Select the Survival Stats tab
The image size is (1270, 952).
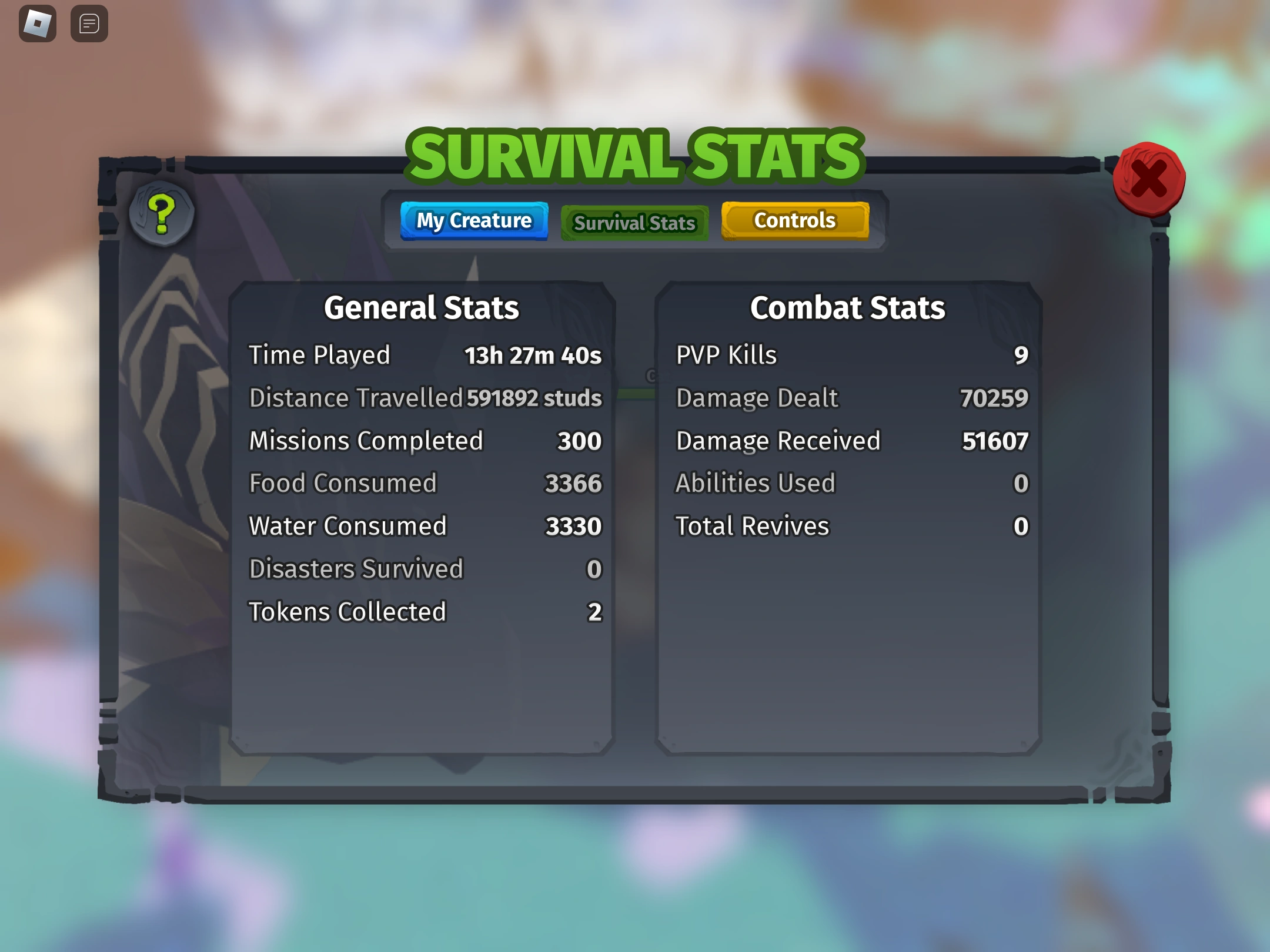[x=634, y=223]
